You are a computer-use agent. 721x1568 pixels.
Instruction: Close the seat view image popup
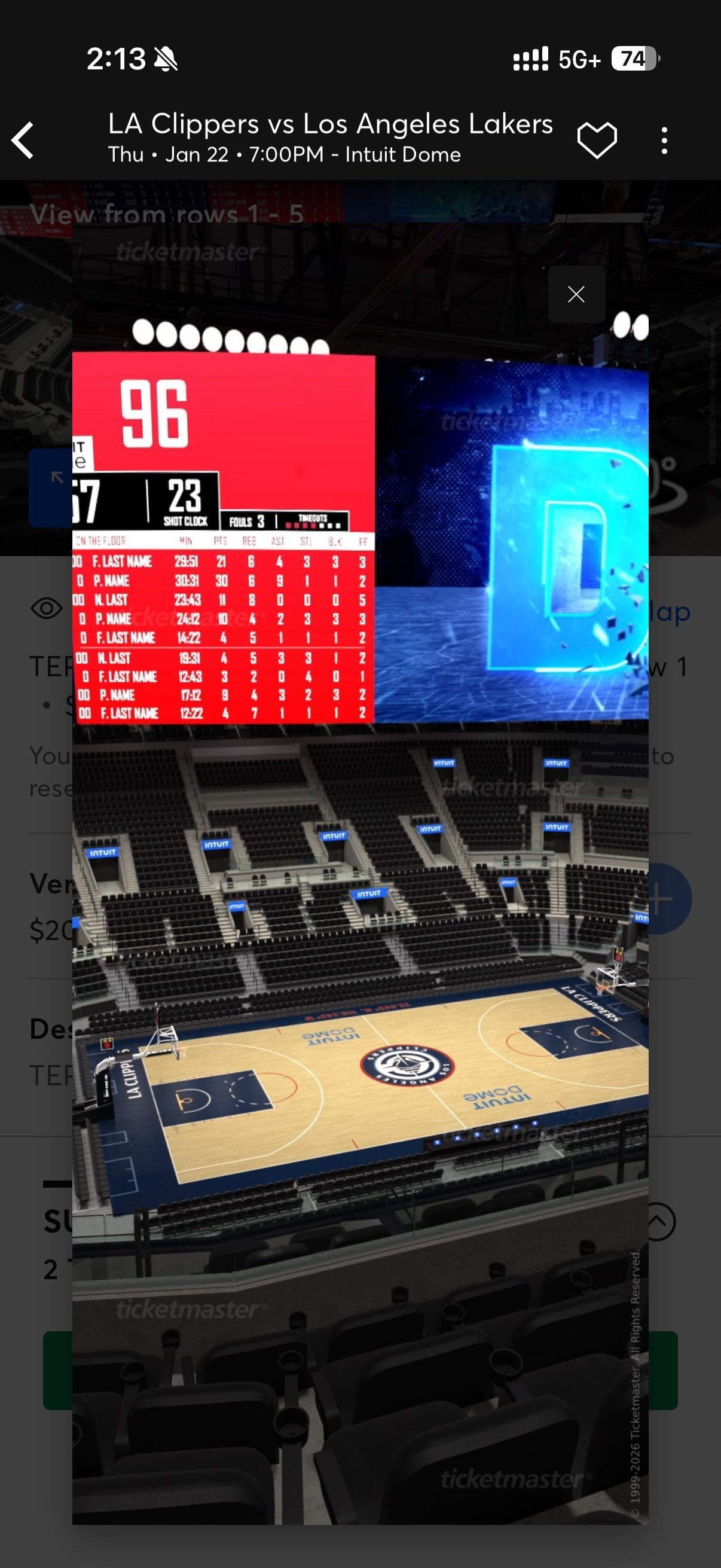click(x=576, y=295)
